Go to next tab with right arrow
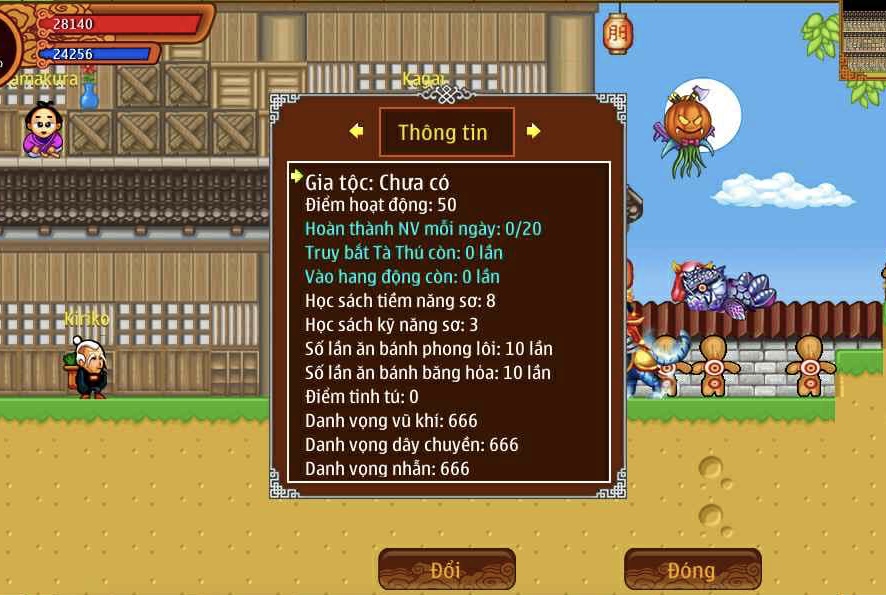 click(x=533, y=131)
